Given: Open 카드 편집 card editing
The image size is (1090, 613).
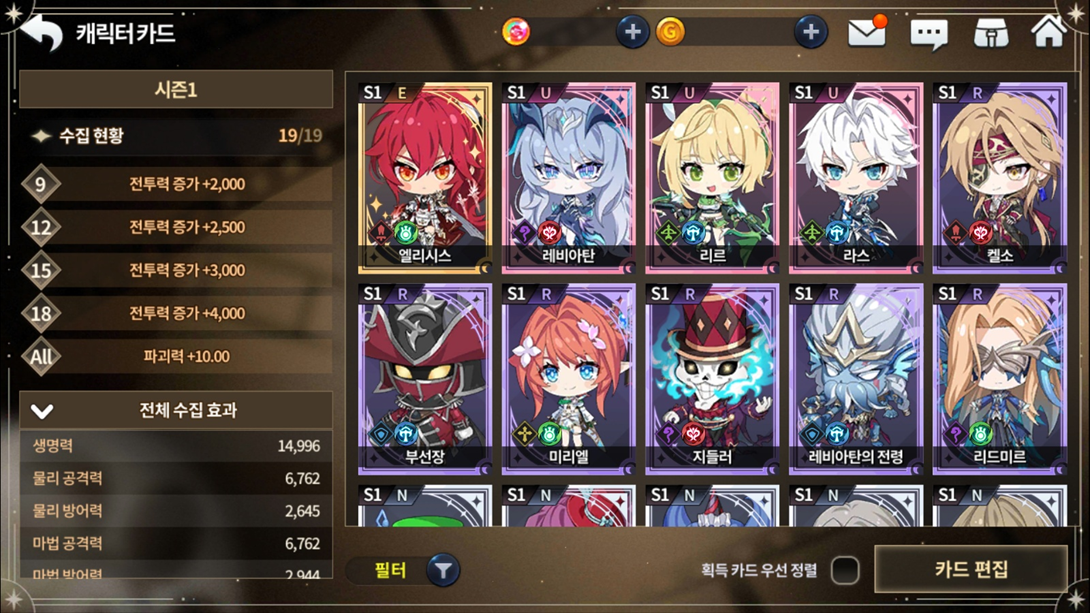Looking at the screenshot, I should coord(971,570).
